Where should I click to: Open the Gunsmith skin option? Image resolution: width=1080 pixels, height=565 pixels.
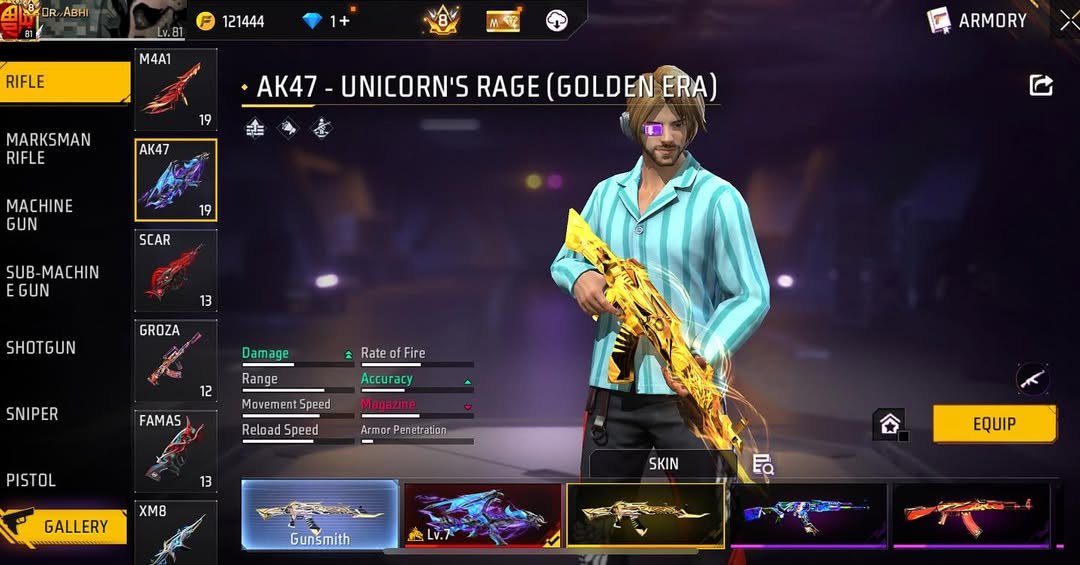pyautogui.click(x=320, y=516)
